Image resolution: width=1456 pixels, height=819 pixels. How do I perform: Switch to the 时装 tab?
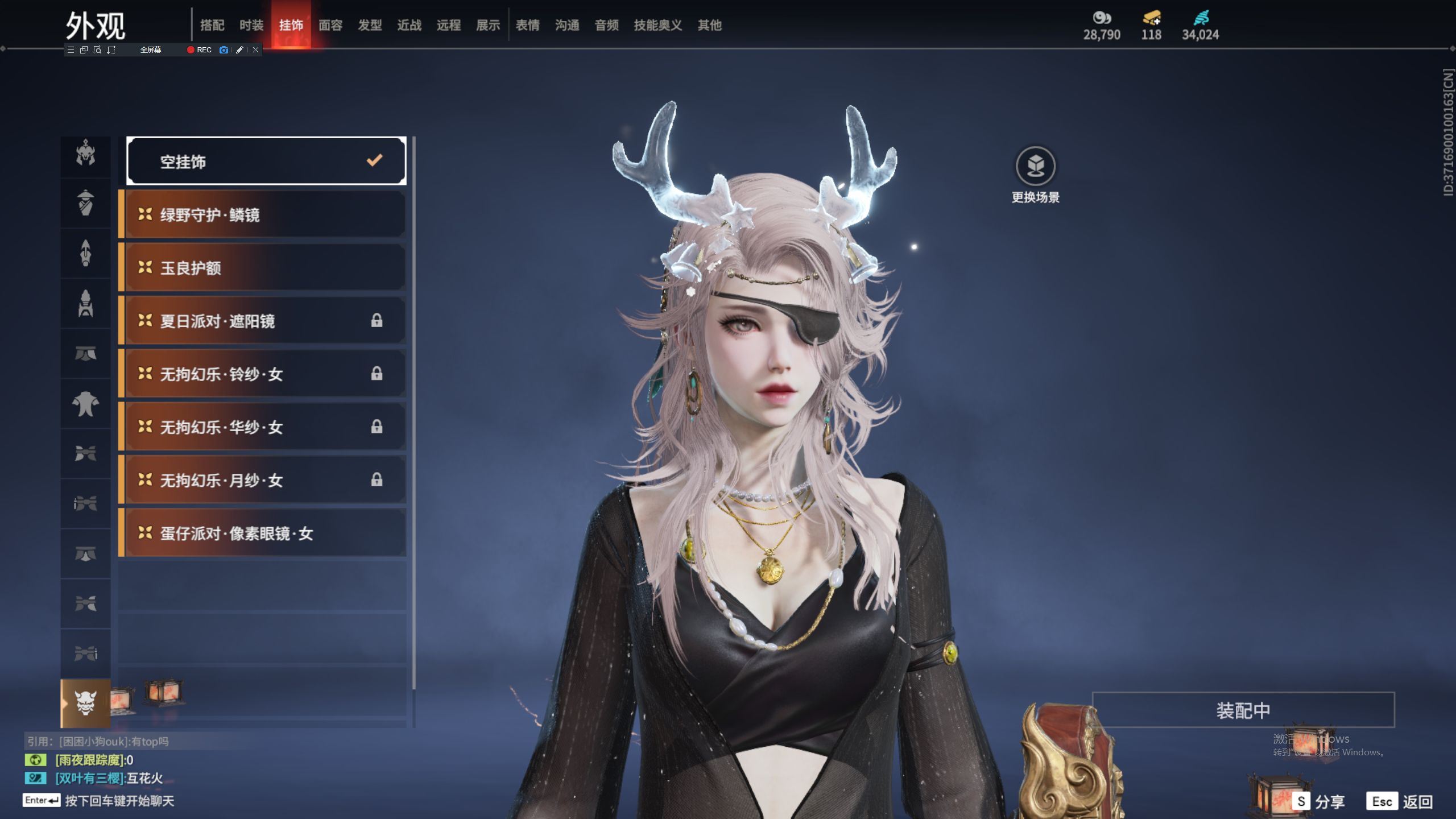point(251,25)
